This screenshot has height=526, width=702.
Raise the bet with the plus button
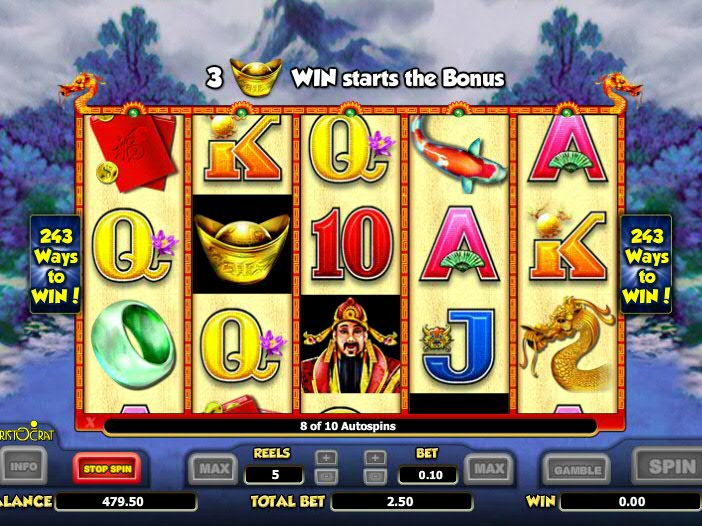pos(375,457)
